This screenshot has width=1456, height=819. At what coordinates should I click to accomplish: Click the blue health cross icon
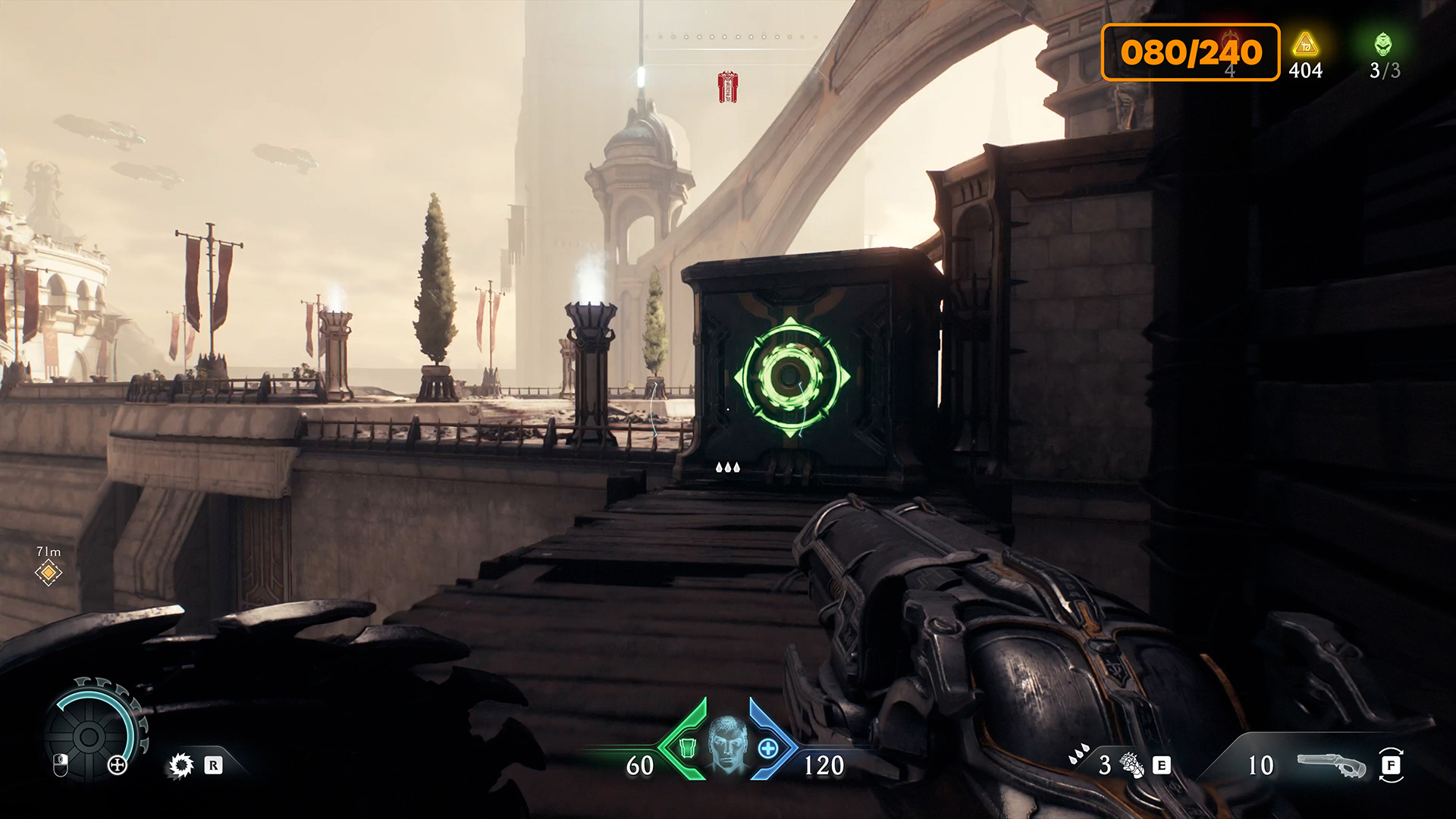768,748
